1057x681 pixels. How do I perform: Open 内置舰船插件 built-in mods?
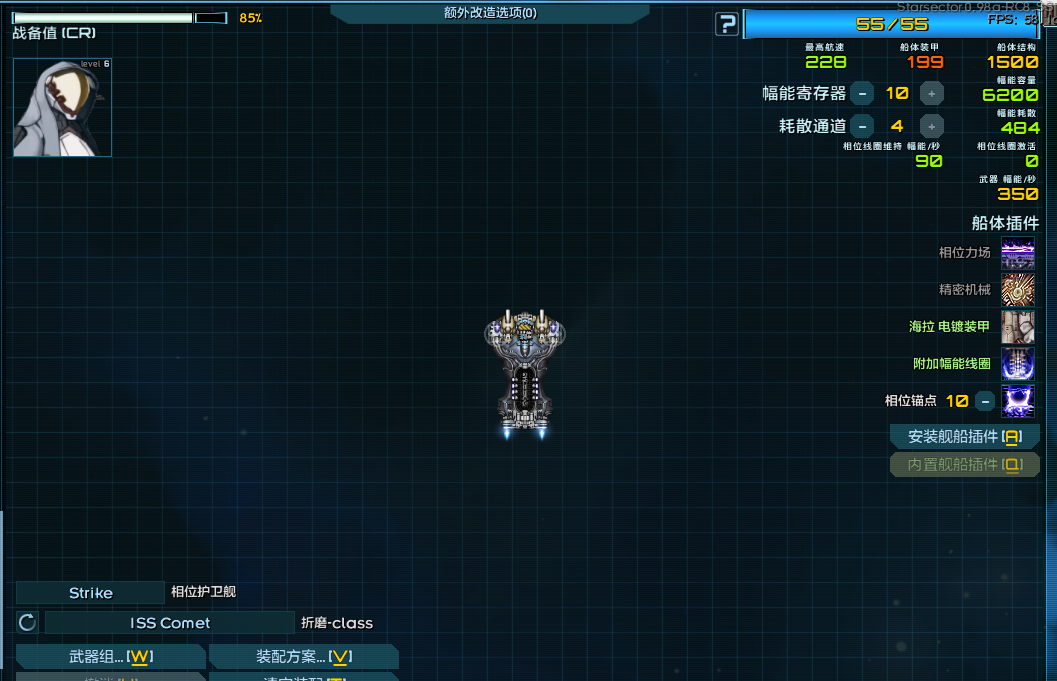pyautogui.click(x=965, y=465)
